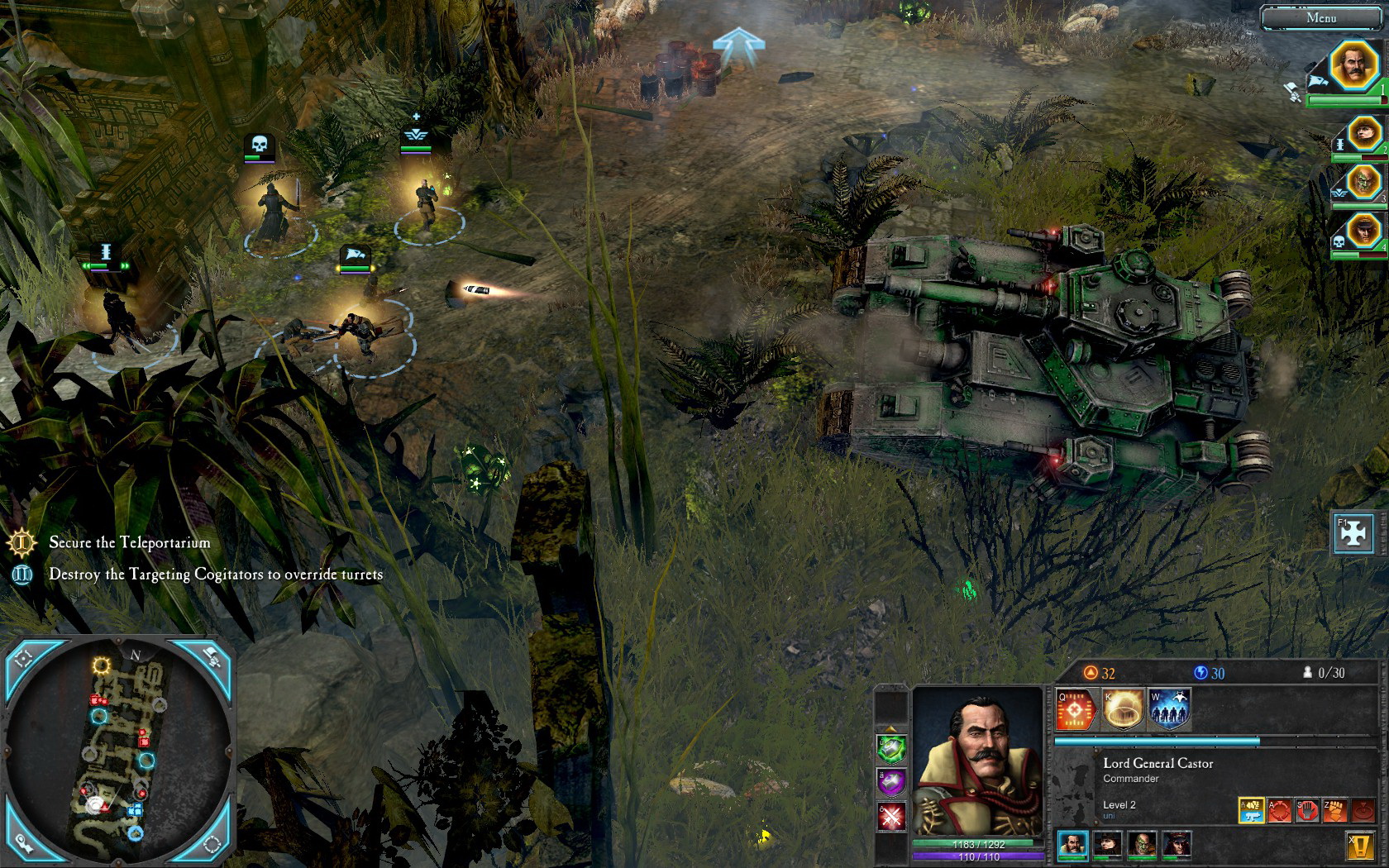Image resolution: width=1389 pixels, height=868 pixels.
Task: Open the Menu button
Action: (x=1320, y=17)
